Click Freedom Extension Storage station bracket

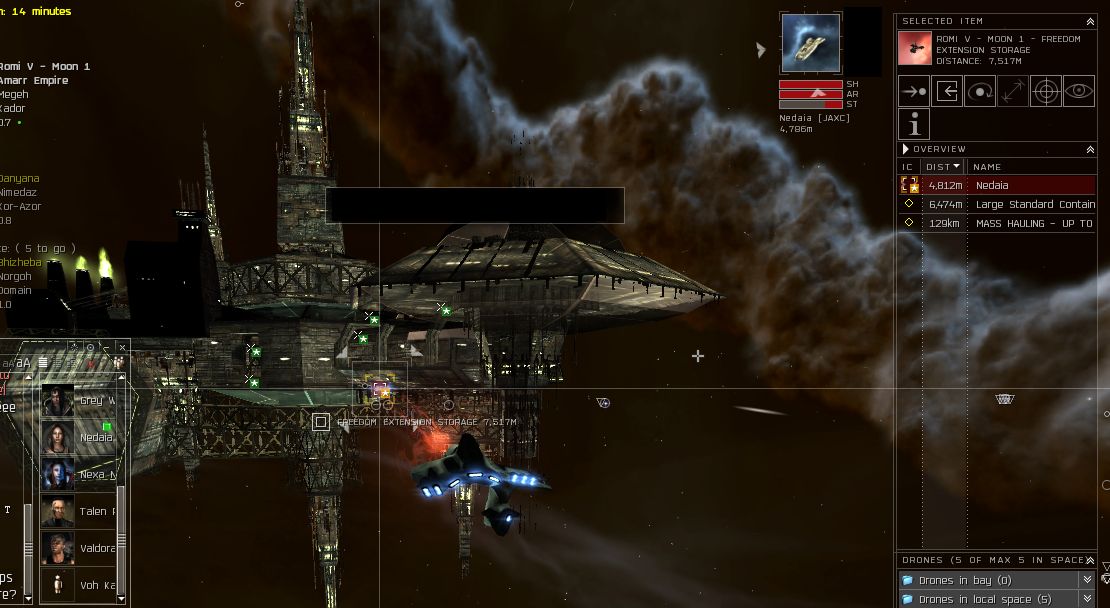click(x=321, y=422)
